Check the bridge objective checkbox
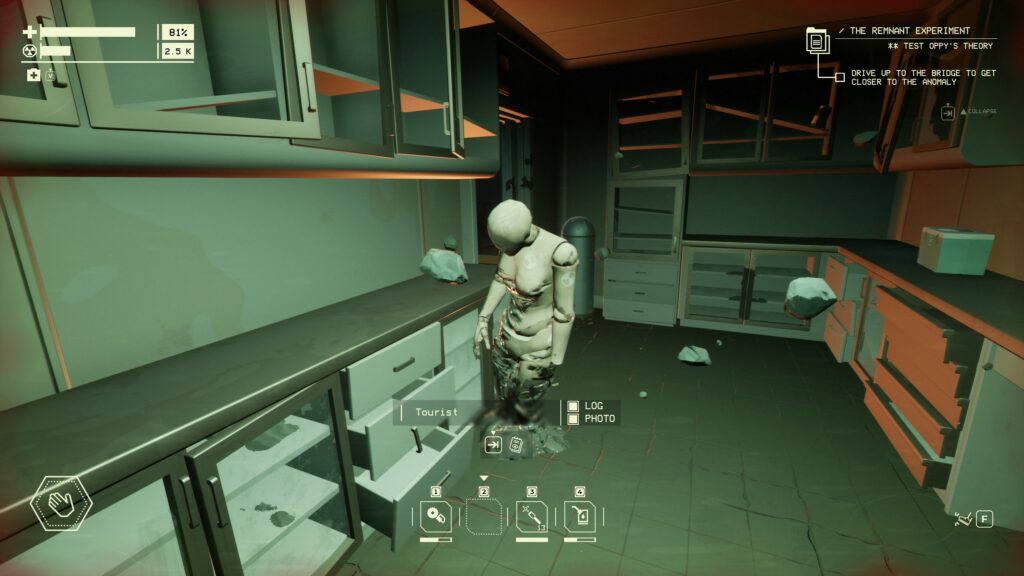 coord(839,76)
